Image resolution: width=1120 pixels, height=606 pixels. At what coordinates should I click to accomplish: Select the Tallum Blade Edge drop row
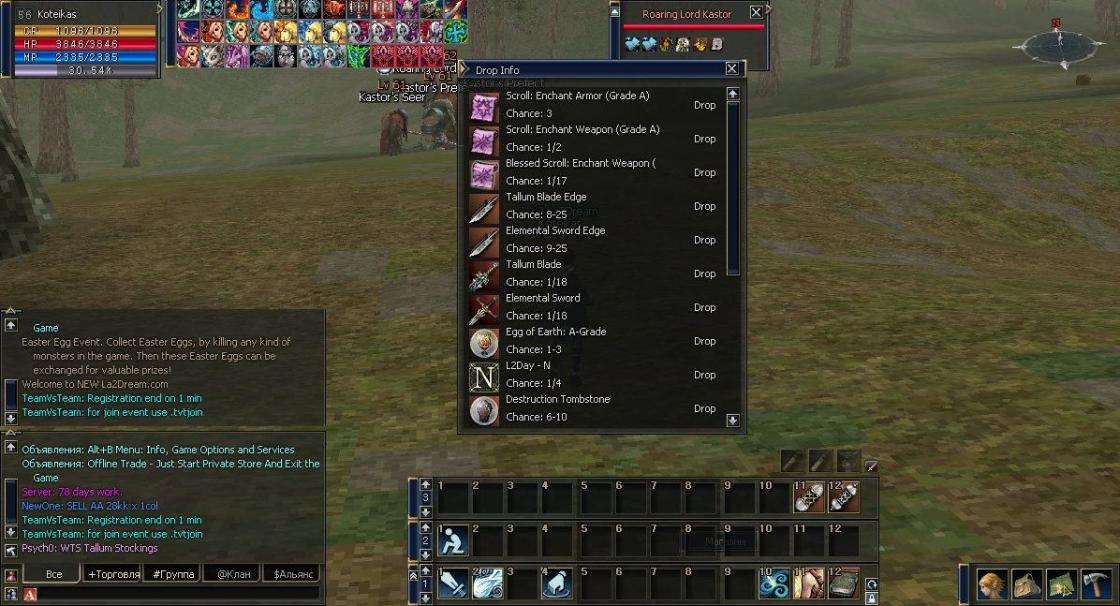coord(598,206)
